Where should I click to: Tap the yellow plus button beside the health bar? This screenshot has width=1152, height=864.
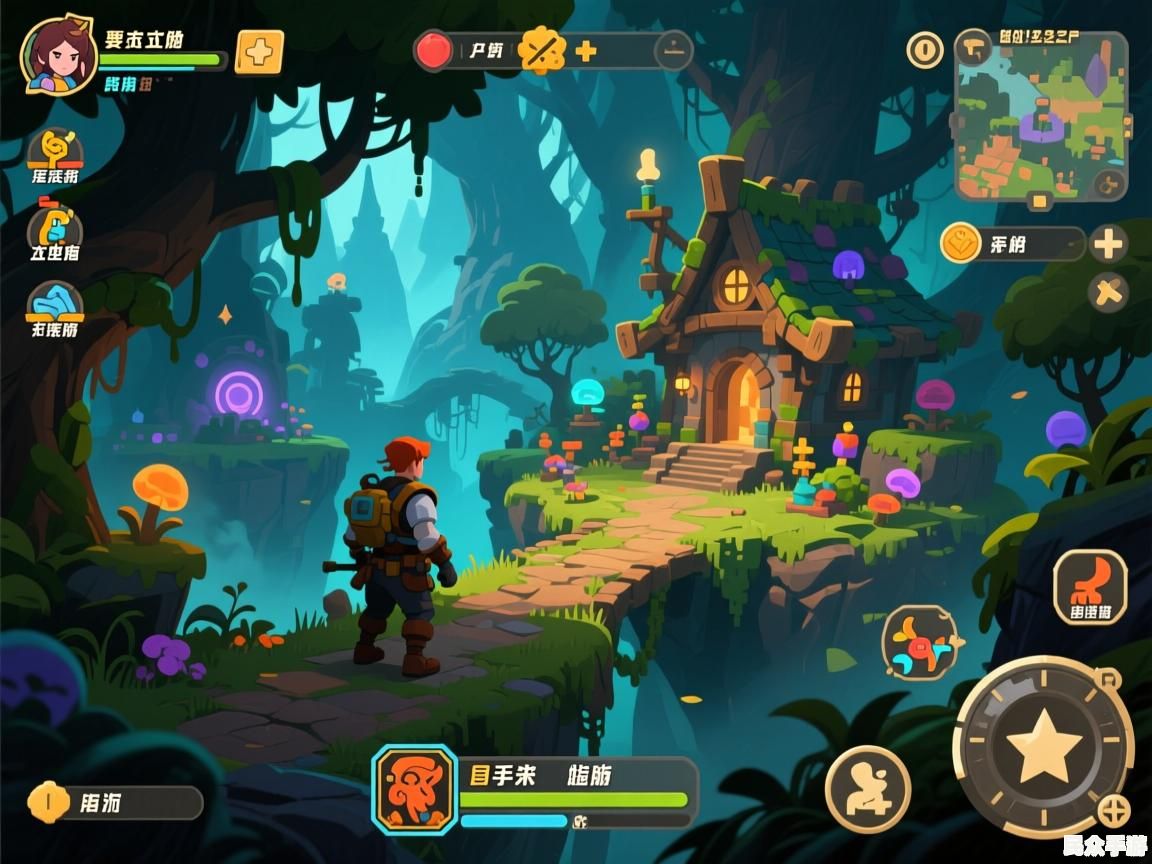coord(259,52)
